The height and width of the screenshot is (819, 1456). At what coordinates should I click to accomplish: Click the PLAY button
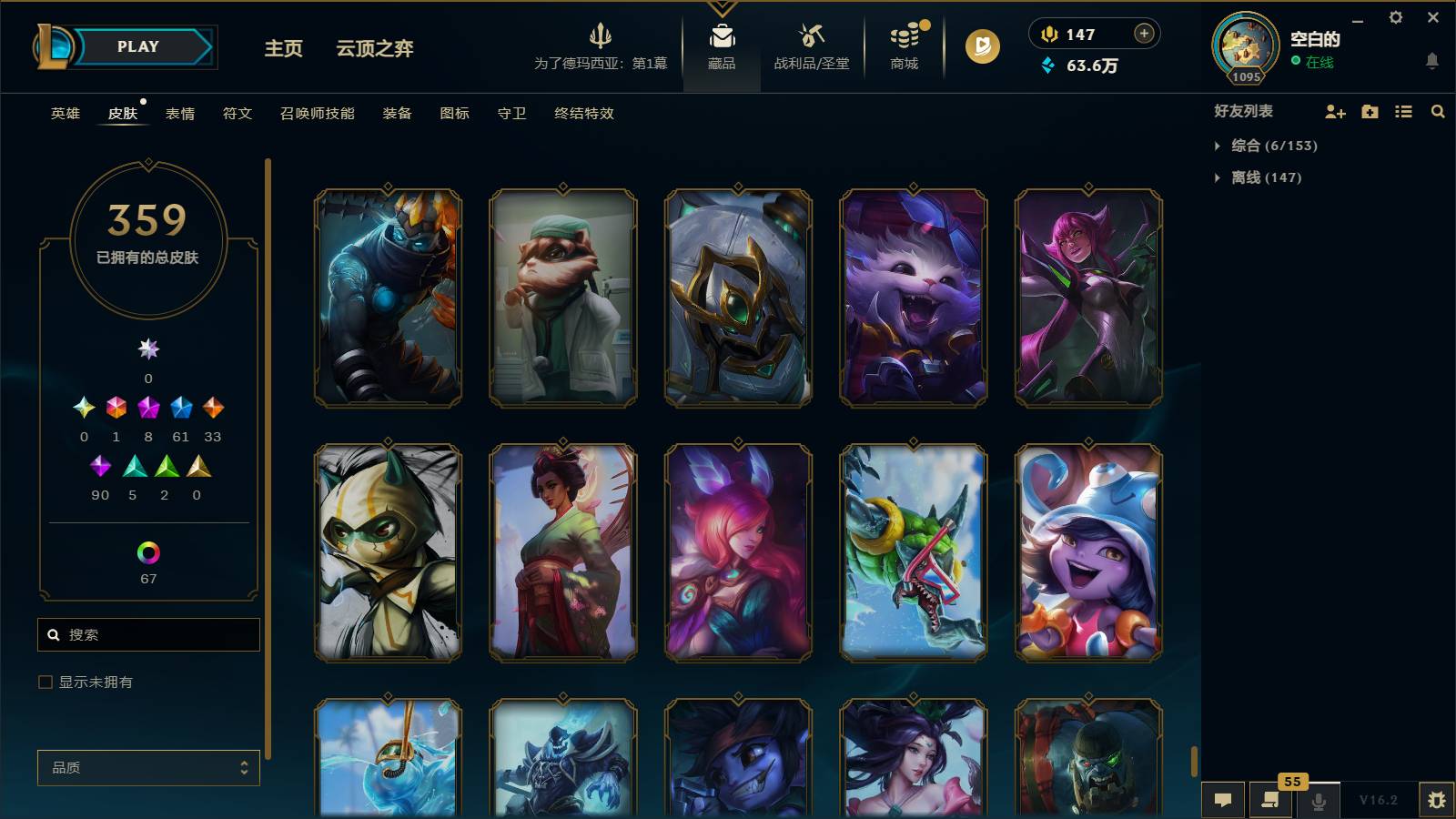tap(135, 46)
